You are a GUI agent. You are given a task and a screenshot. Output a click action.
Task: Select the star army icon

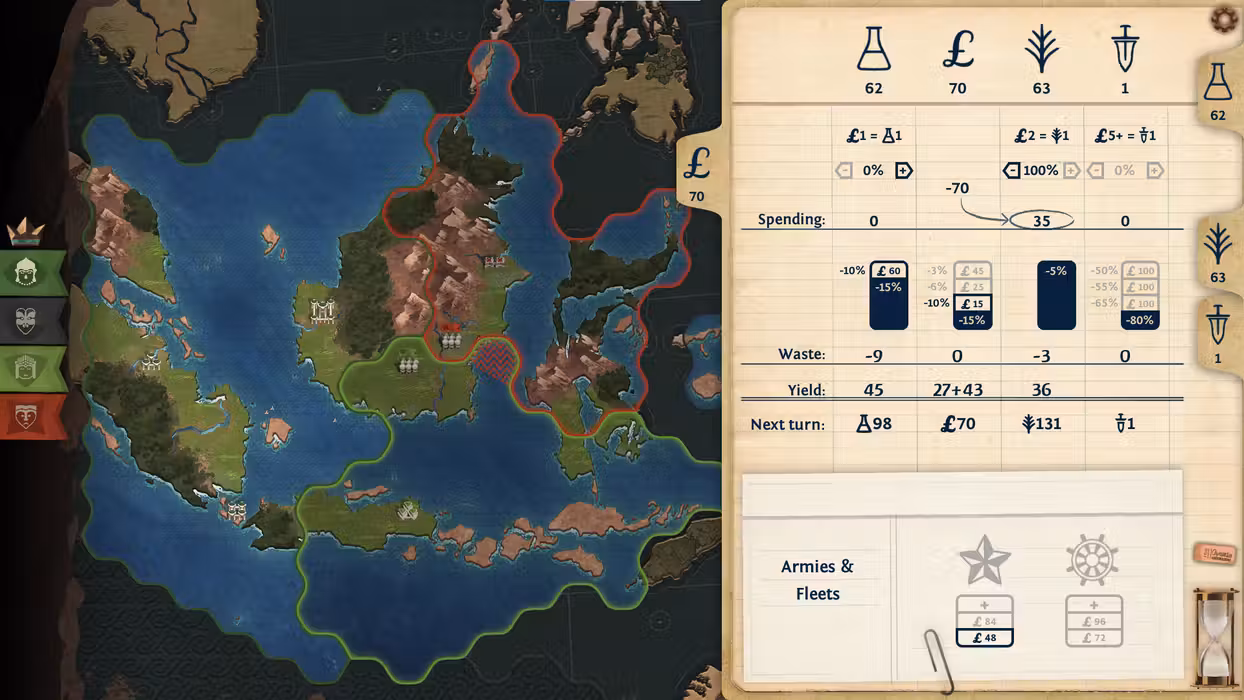[984, 560]
